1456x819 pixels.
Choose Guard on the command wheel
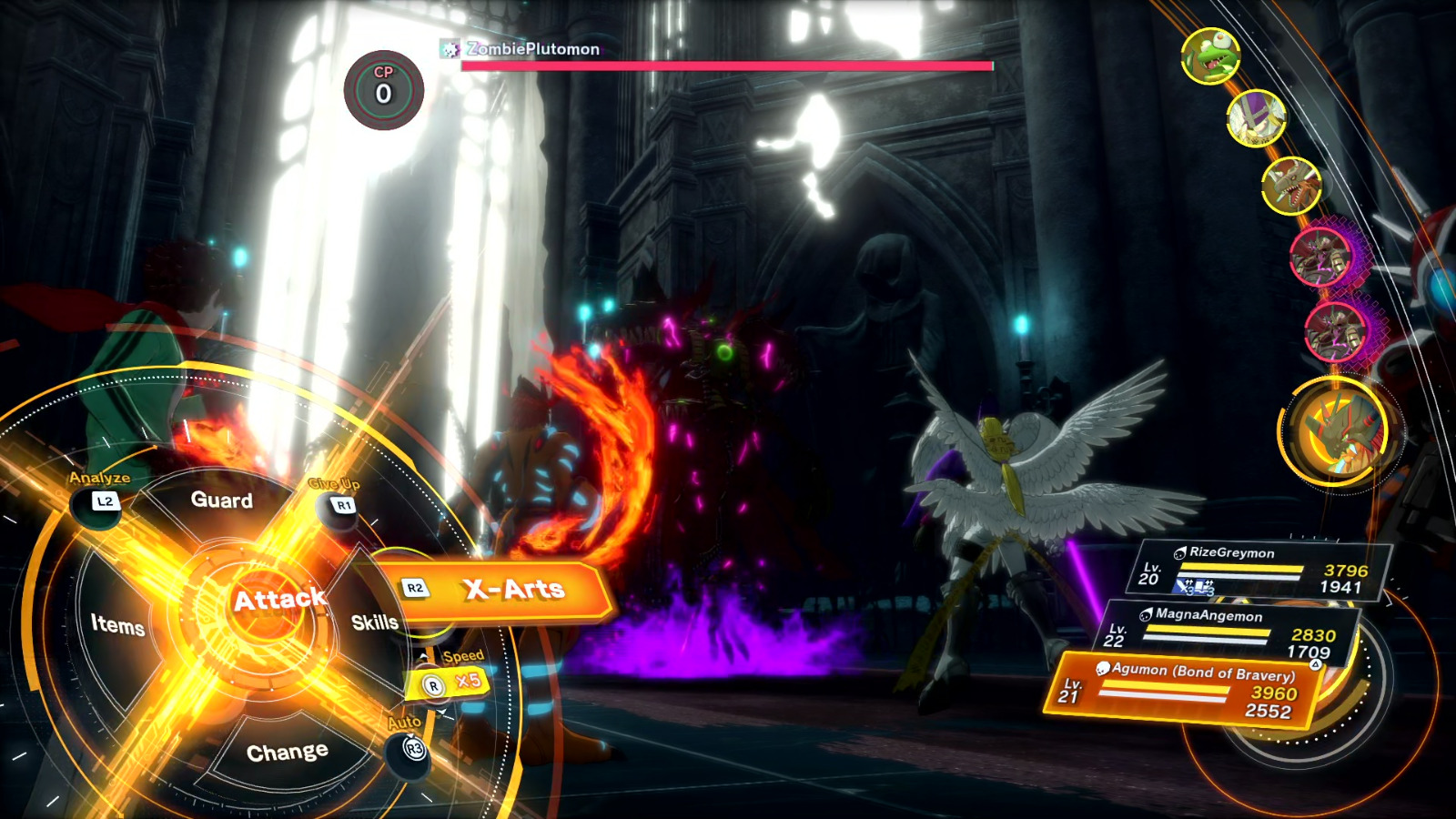[x=221, y=500]
